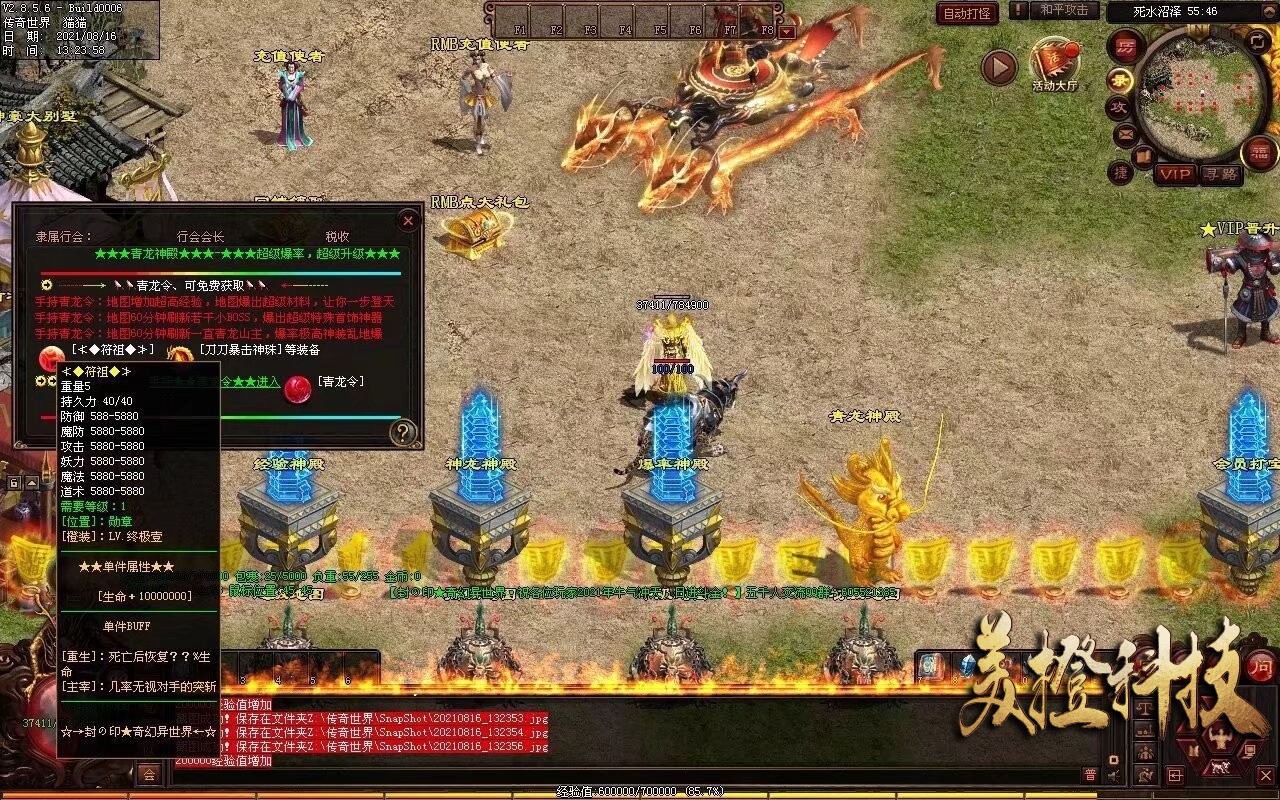The width and height of the screenshot is (1280, 800).
Task: Click the red 青龙令 orb item in the panel
Action: click(x=296, y=390)
